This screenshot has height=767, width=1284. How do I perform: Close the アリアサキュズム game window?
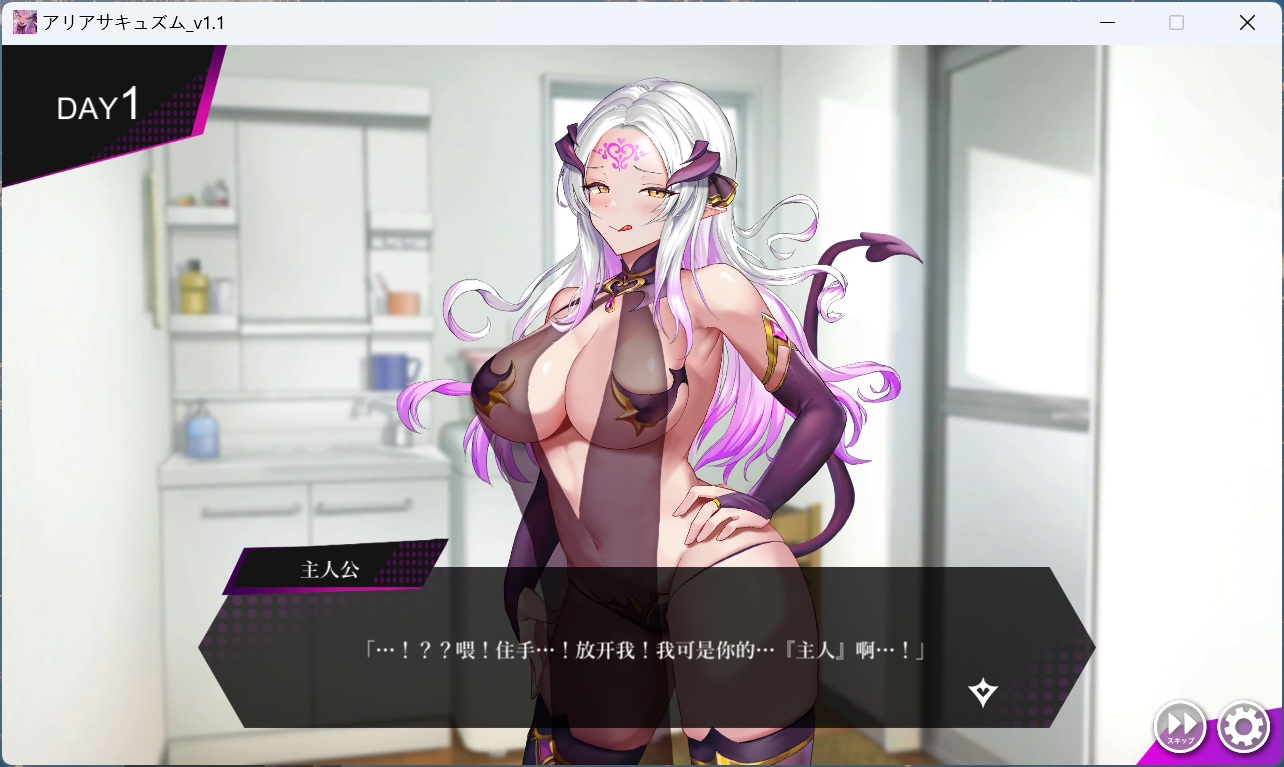coord(1247,21)
